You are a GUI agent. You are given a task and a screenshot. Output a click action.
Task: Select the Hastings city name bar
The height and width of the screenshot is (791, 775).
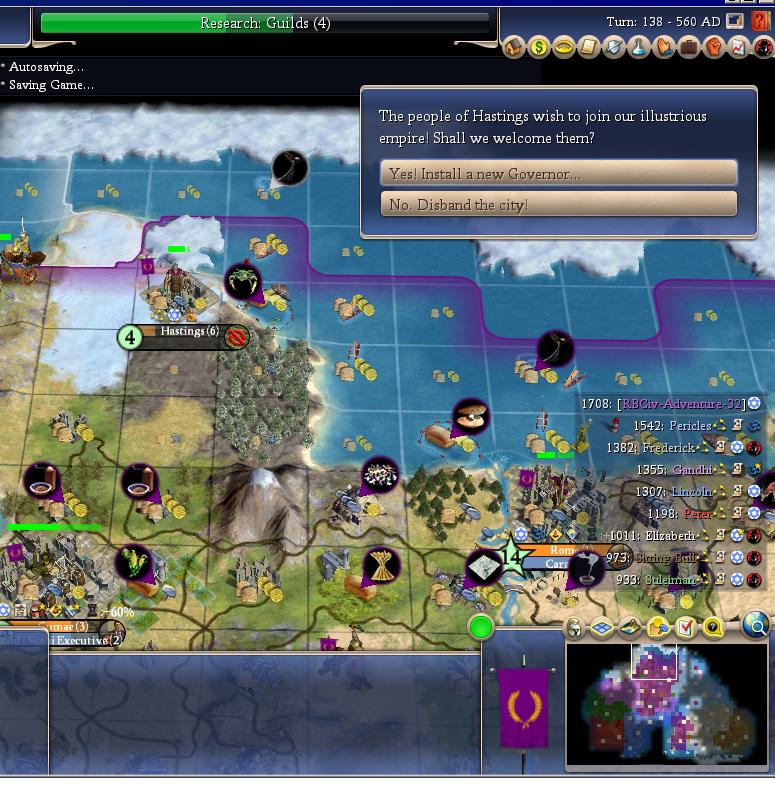click(x=189, y=332)
